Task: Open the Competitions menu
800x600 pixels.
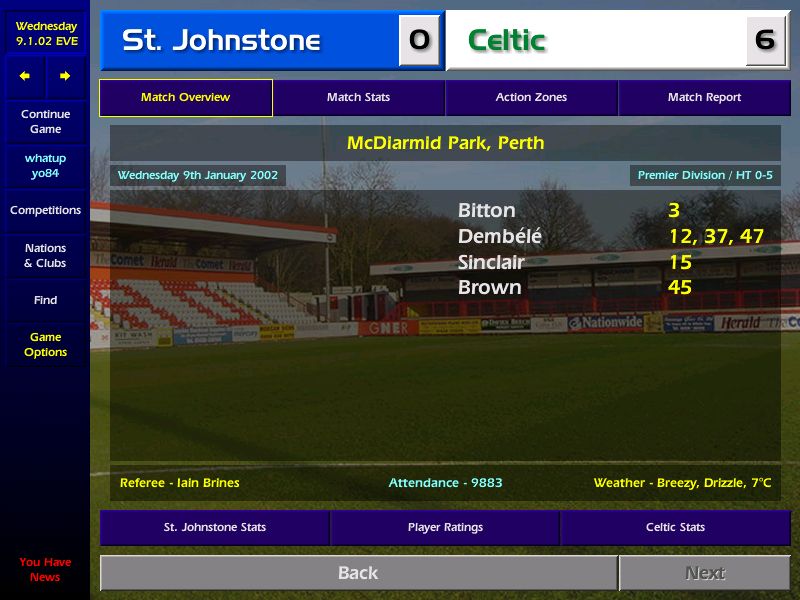Action: tap(45, 211)
